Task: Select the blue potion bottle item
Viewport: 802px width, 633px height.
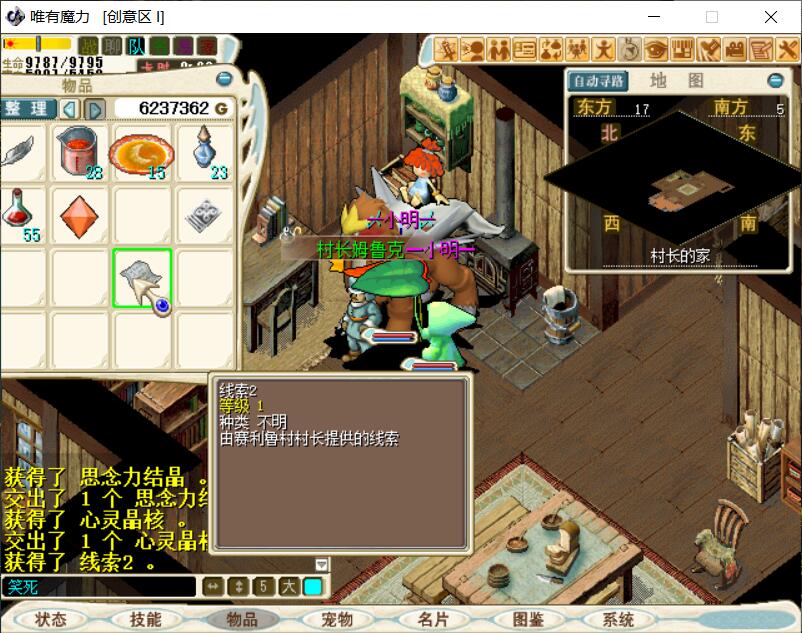Action: click(204, 150)
